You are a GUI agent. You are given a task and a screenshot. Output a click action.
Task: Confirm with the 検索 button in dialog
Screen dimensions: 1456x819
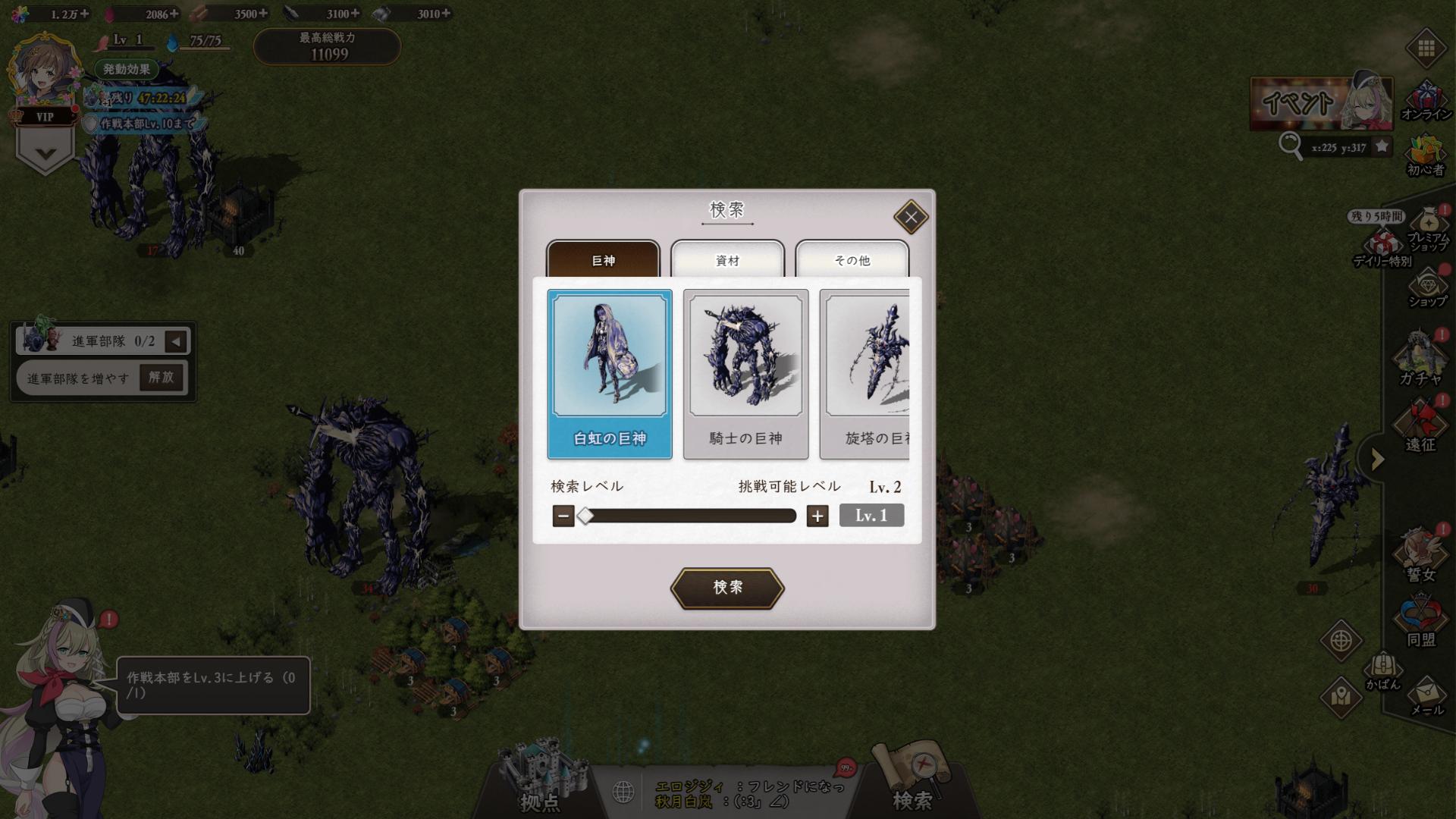(726, 588)
